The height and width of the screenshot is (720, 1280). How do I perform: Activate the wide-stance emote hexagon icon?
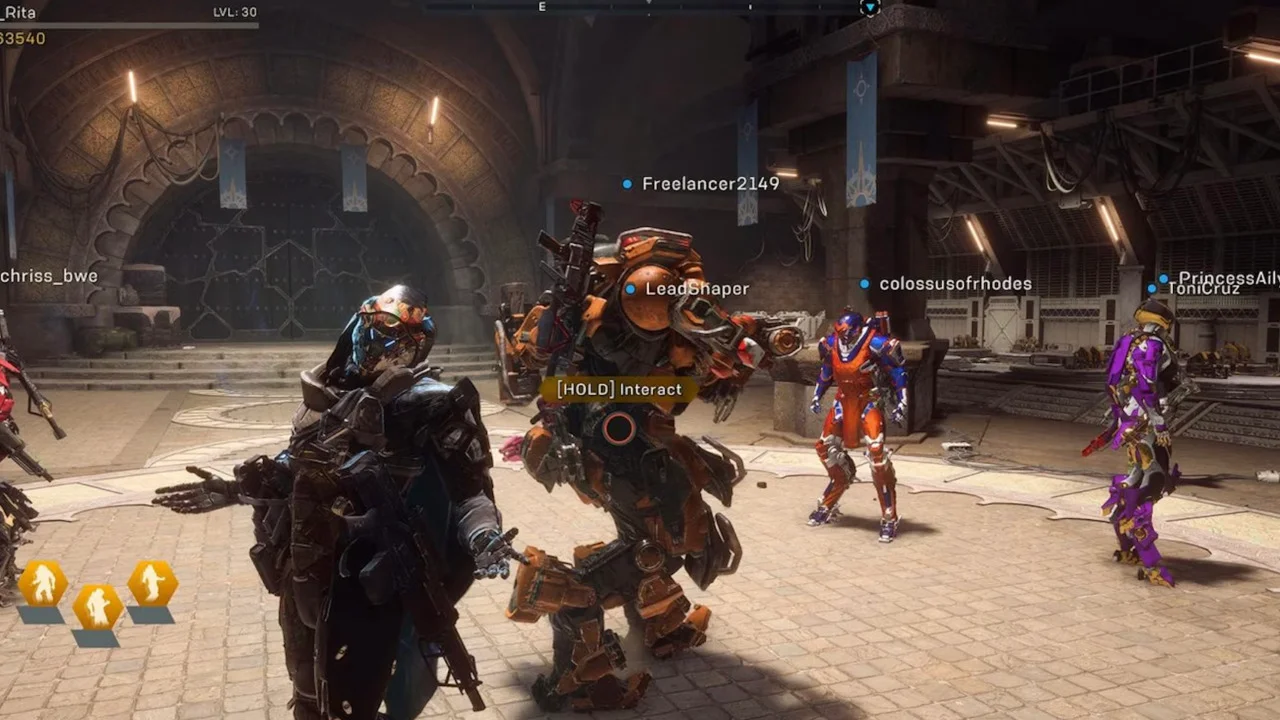[43, 583]
